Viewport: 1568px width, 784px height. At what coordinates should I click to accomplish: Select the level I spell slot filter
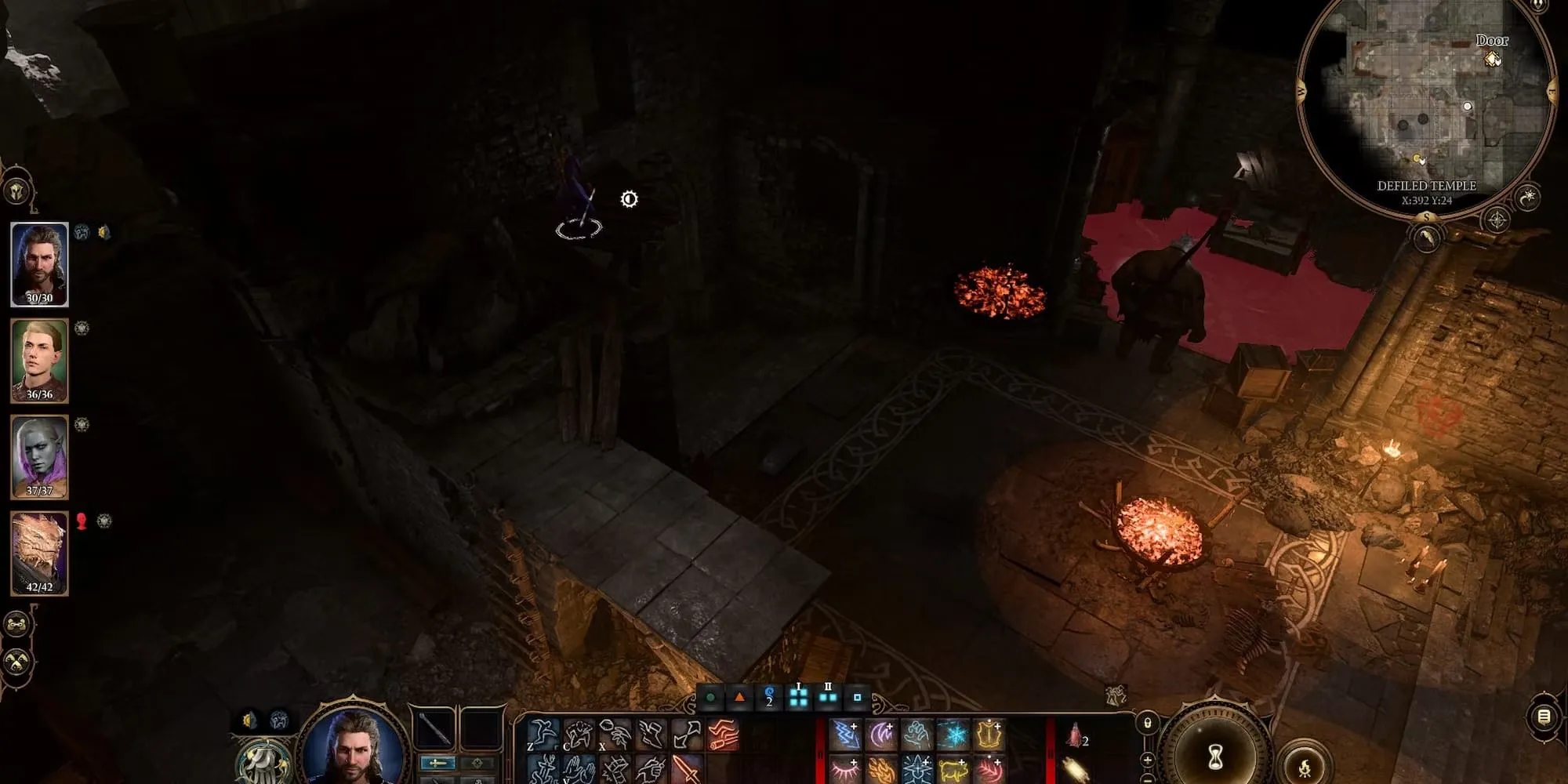point(798,696)
